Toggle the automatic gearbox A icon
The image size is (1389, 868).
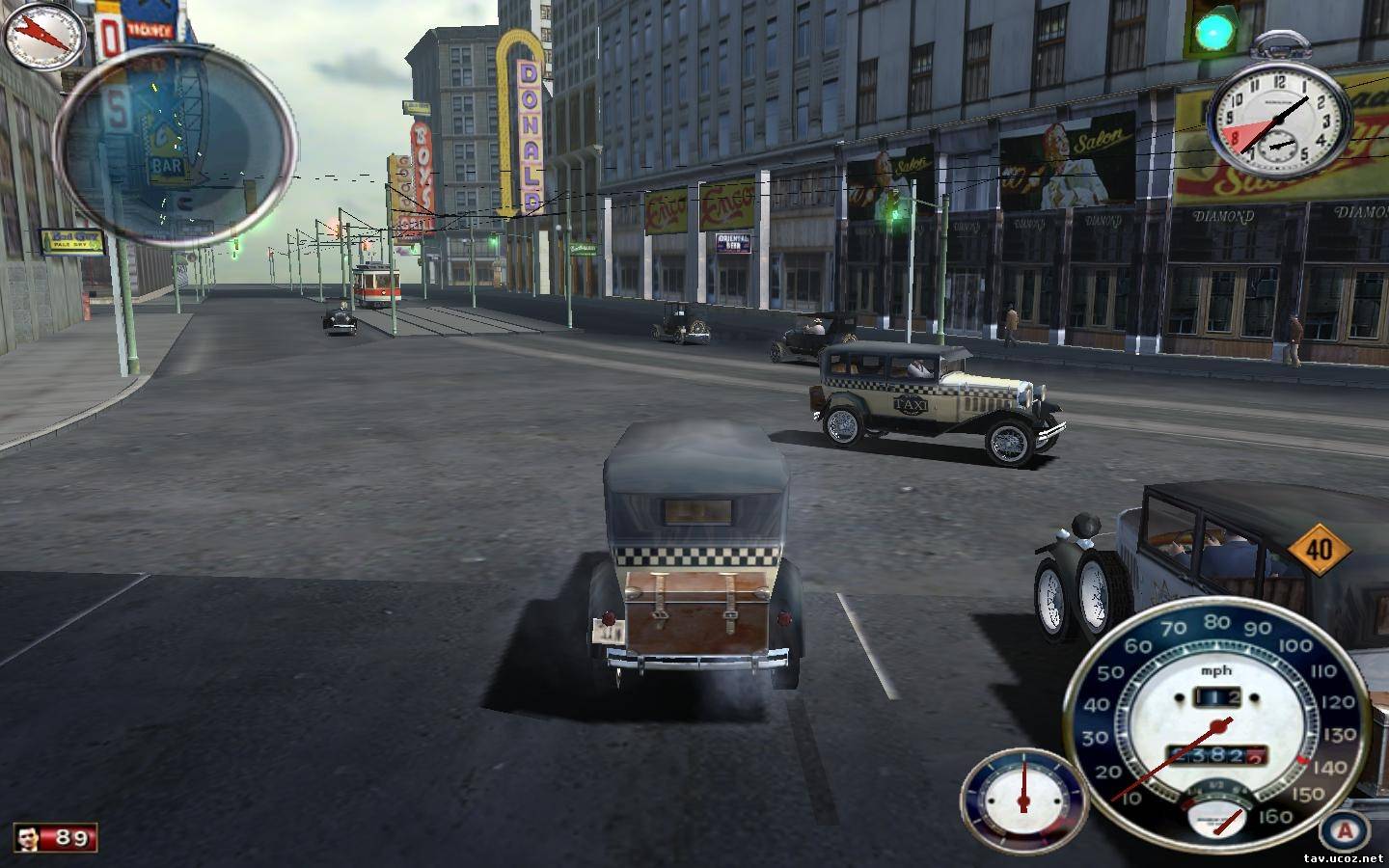(x=1344, y=829)
